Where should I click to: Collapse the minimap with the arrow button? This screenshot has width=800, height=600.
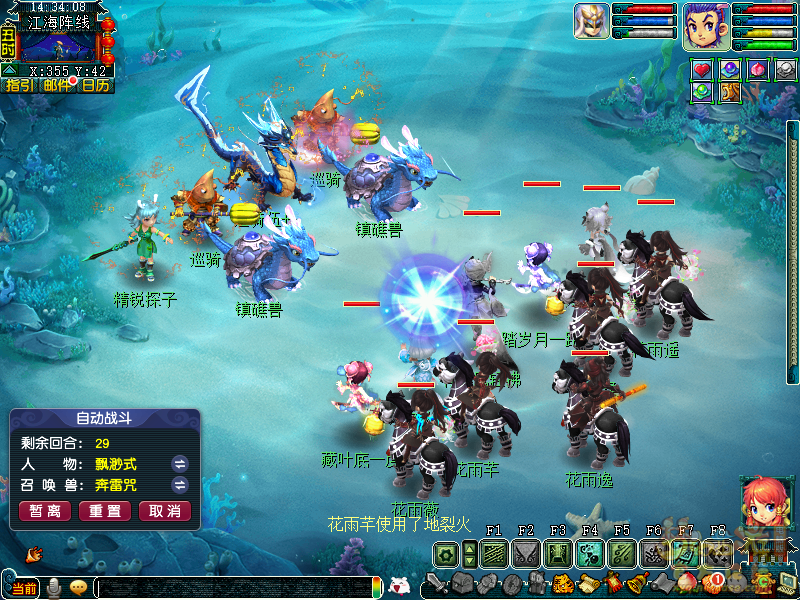click(9, 70)
